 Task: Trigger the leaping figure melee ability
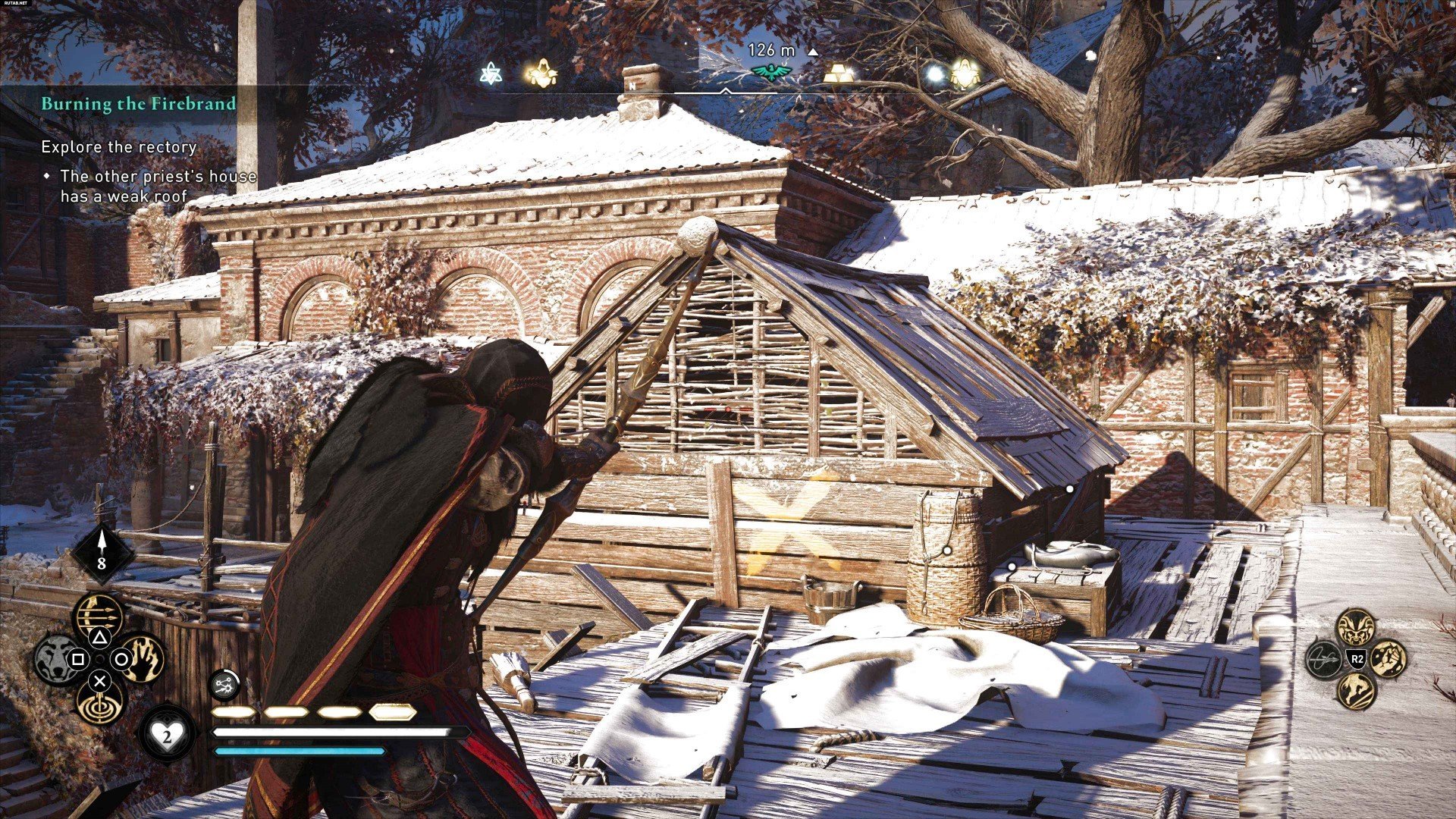click(1357, 690)
